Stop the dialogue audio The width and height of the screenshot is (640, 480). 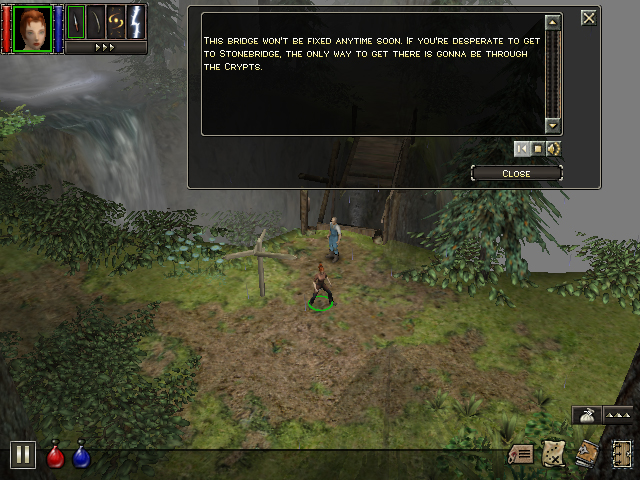pos(537,149)
